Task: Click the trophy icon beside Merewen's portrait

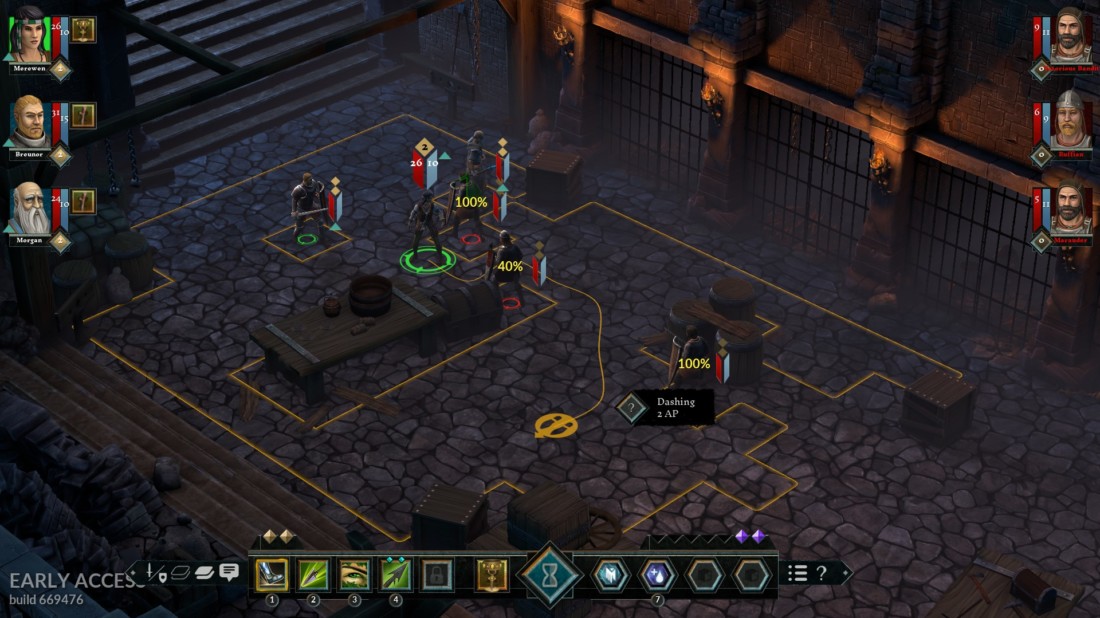Action: click(x=83, y=29)
